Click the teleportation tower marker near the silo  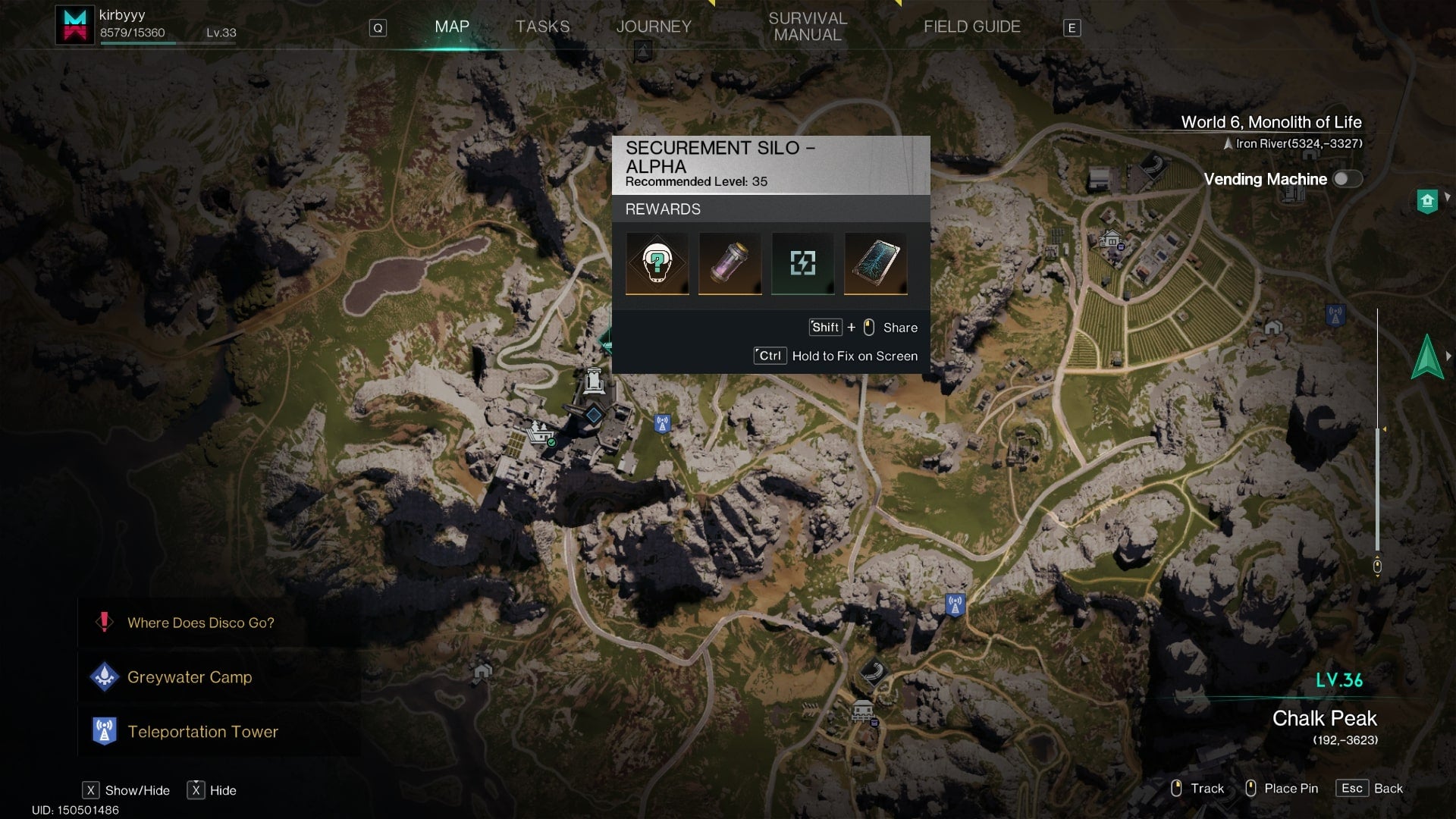coord(662,424)
